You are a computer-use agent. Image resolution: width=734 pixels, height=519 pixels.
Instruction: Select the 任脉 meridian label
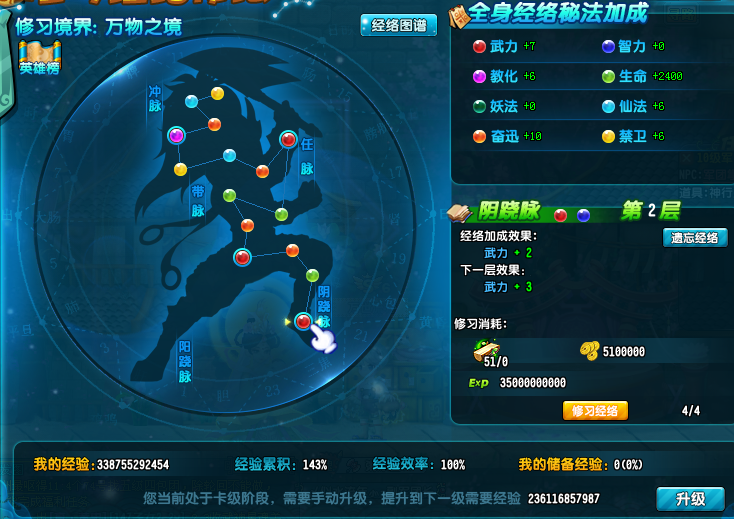click(x=306, y=157)
